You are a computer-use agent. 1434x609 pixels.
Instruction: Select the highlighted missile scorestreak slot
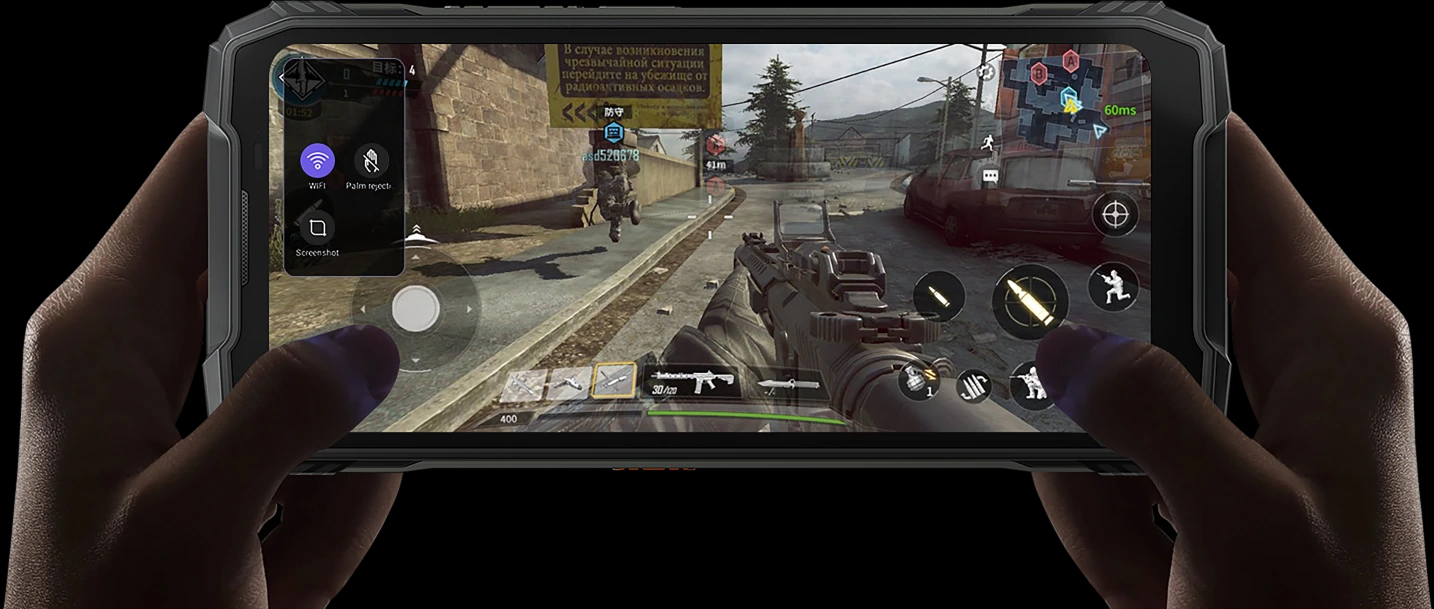point(613,381)
